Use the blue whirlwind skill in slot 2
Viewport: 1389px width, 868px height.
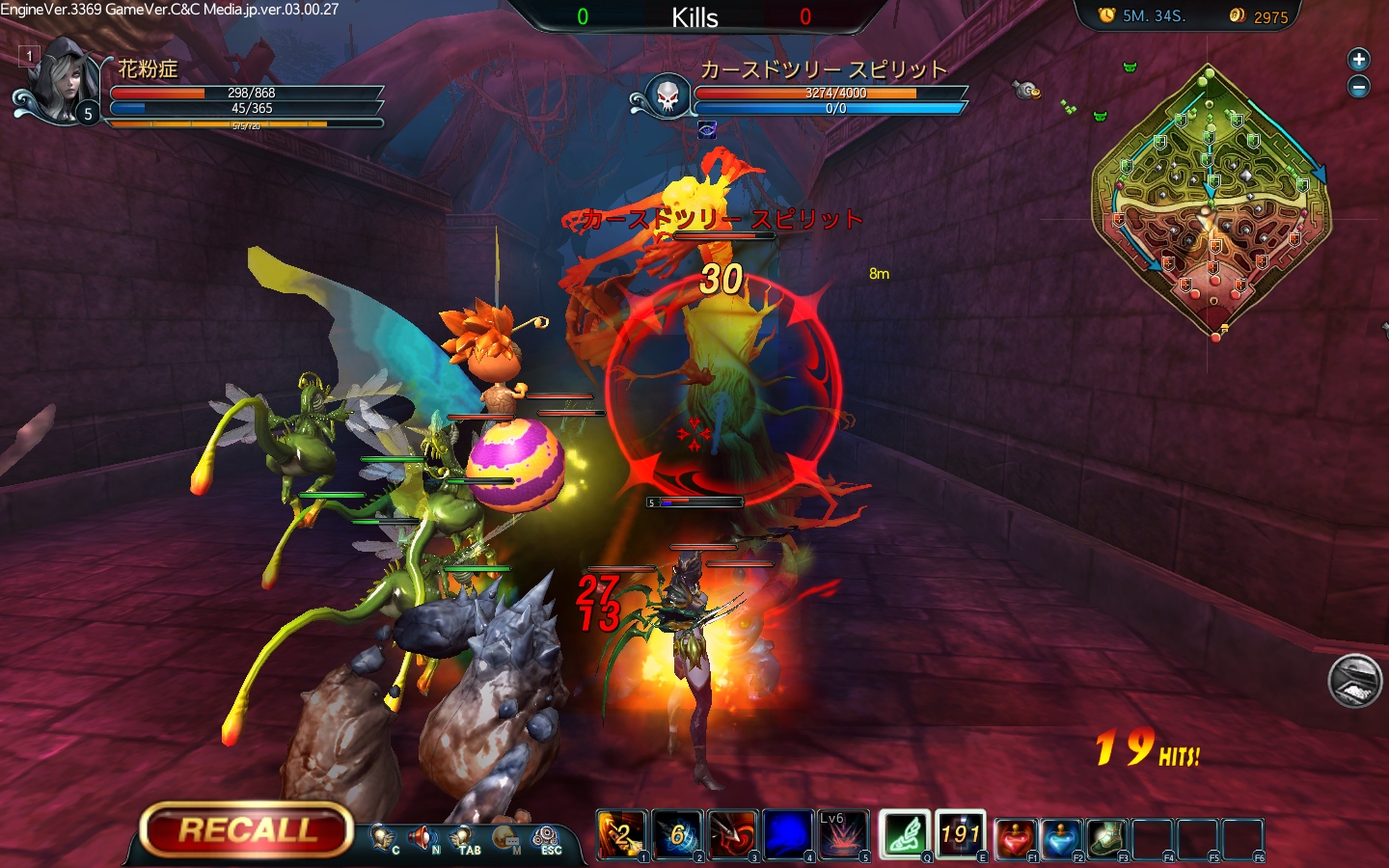pyautogui.click(x=678, y=834)
